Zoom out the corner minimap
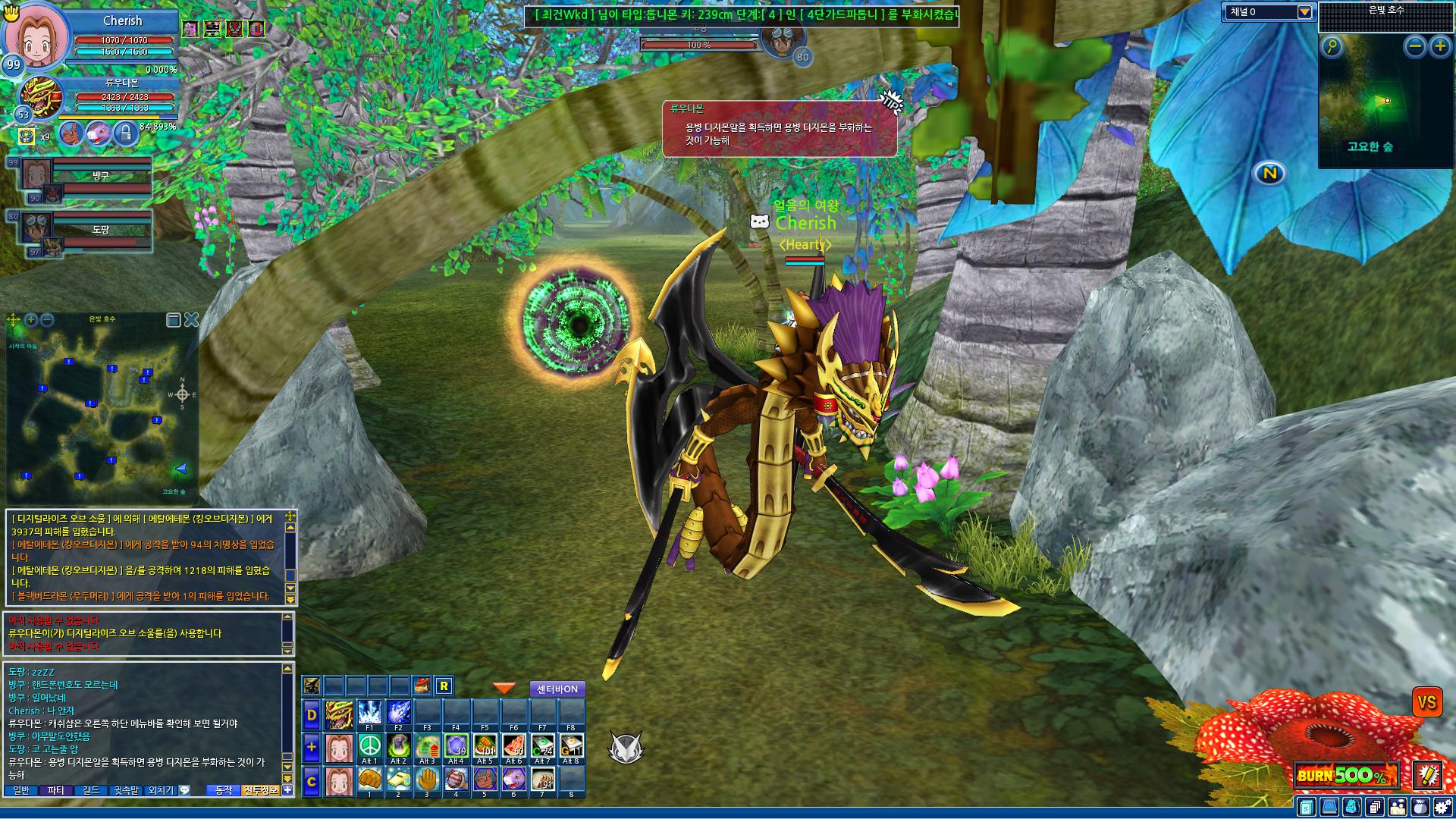Screen dimensions: 1456x819 (x=1415, y=47)
